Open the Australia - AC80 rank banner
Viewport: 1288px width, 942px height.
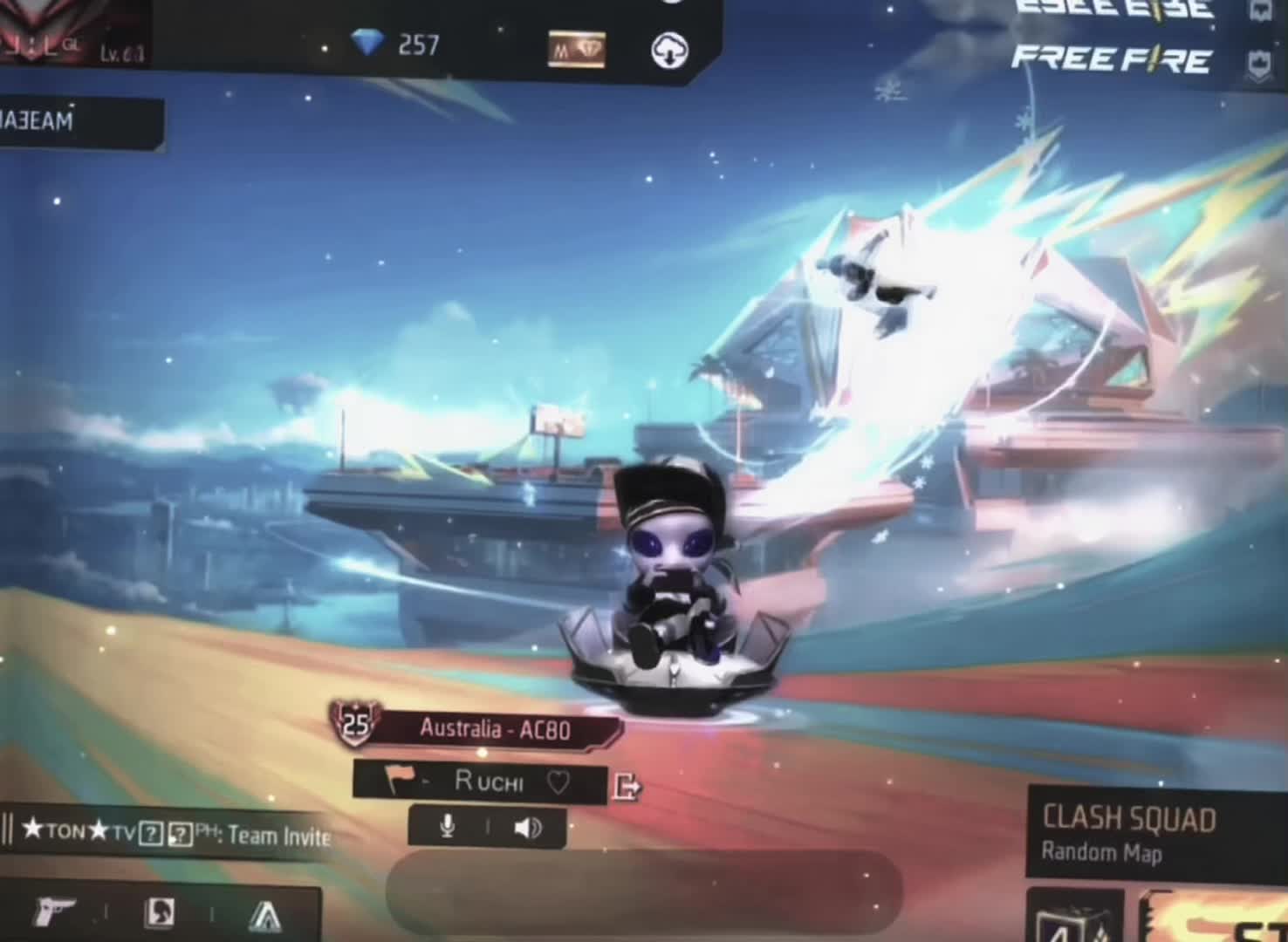[x=493, y=729]
